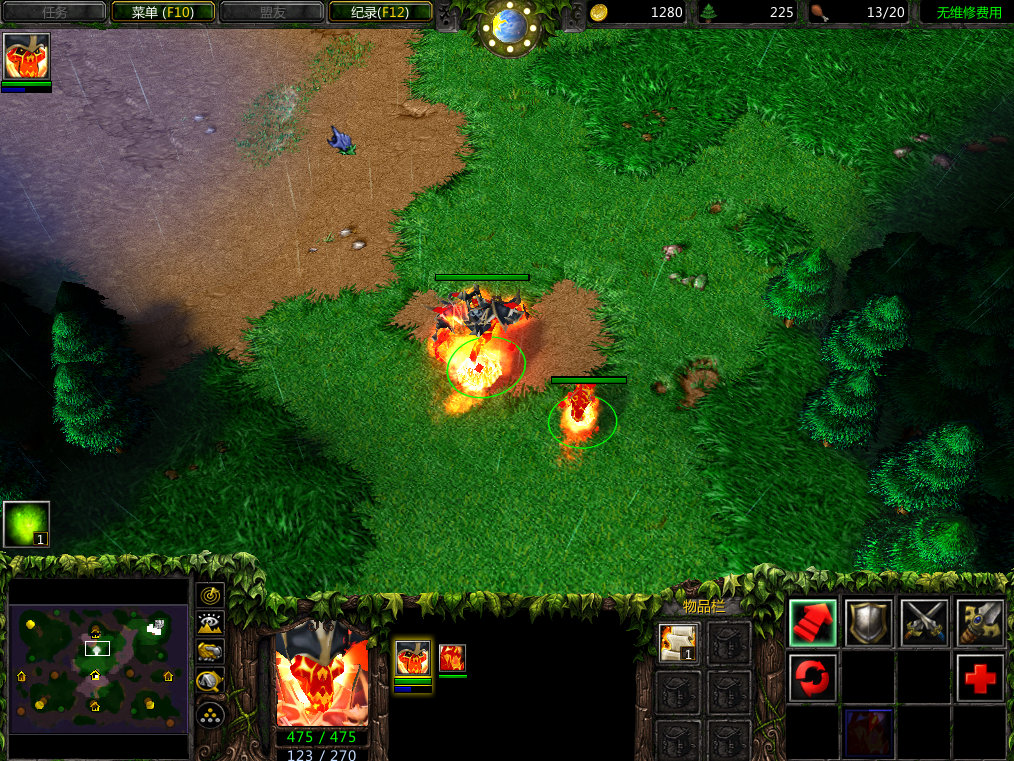Toggle formation movement button

[x=210, y=714]
